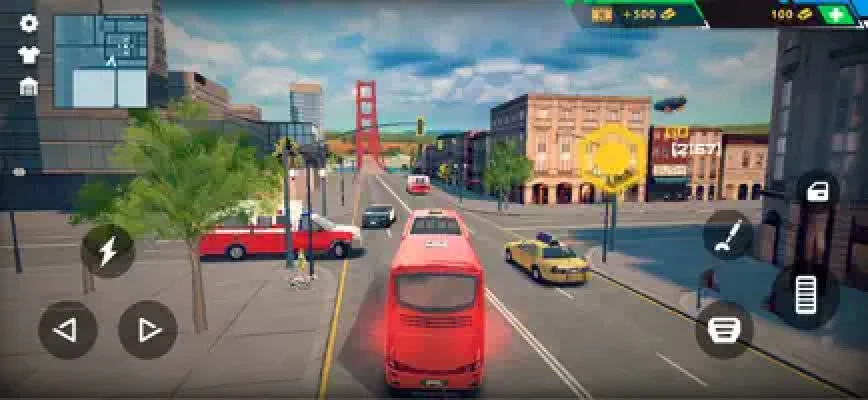
Task: Expand the city minimap
Action: coord(100,59)
